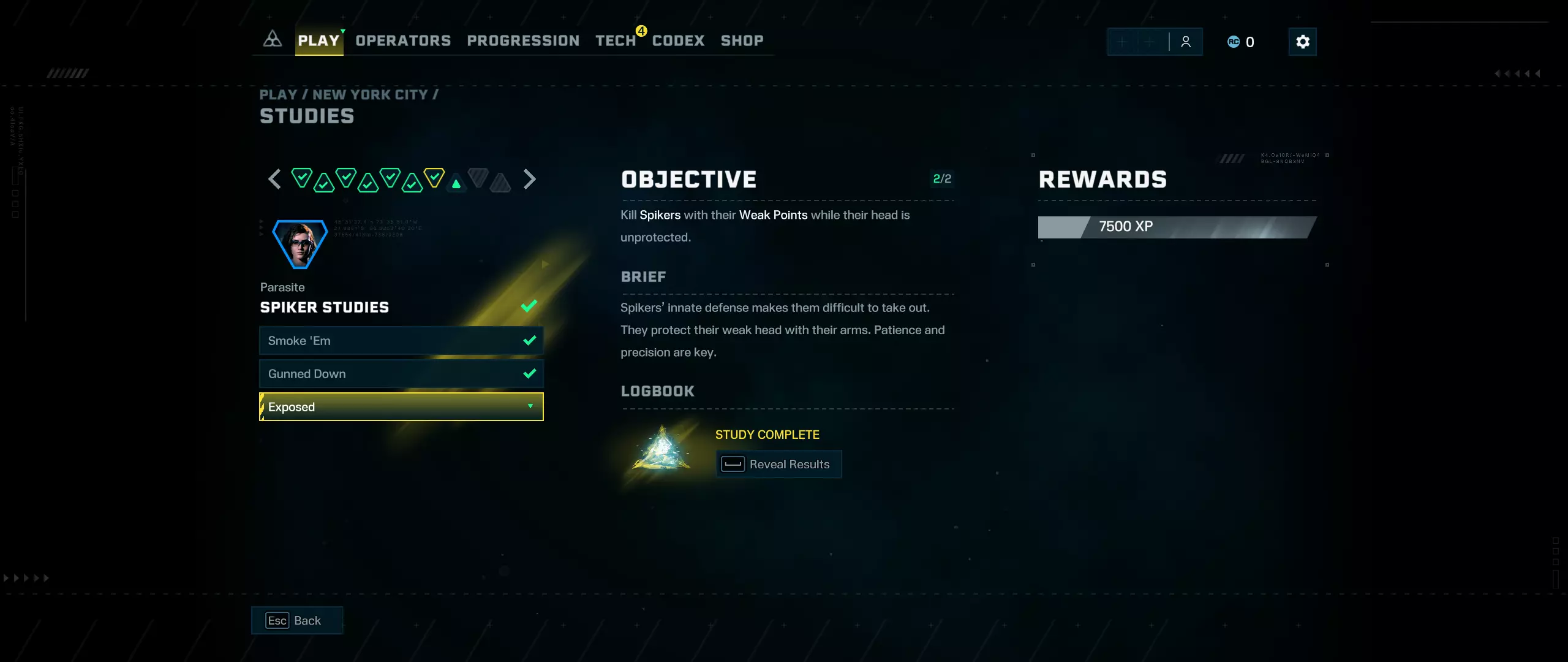Open the TECH tab

pos(616,41)
